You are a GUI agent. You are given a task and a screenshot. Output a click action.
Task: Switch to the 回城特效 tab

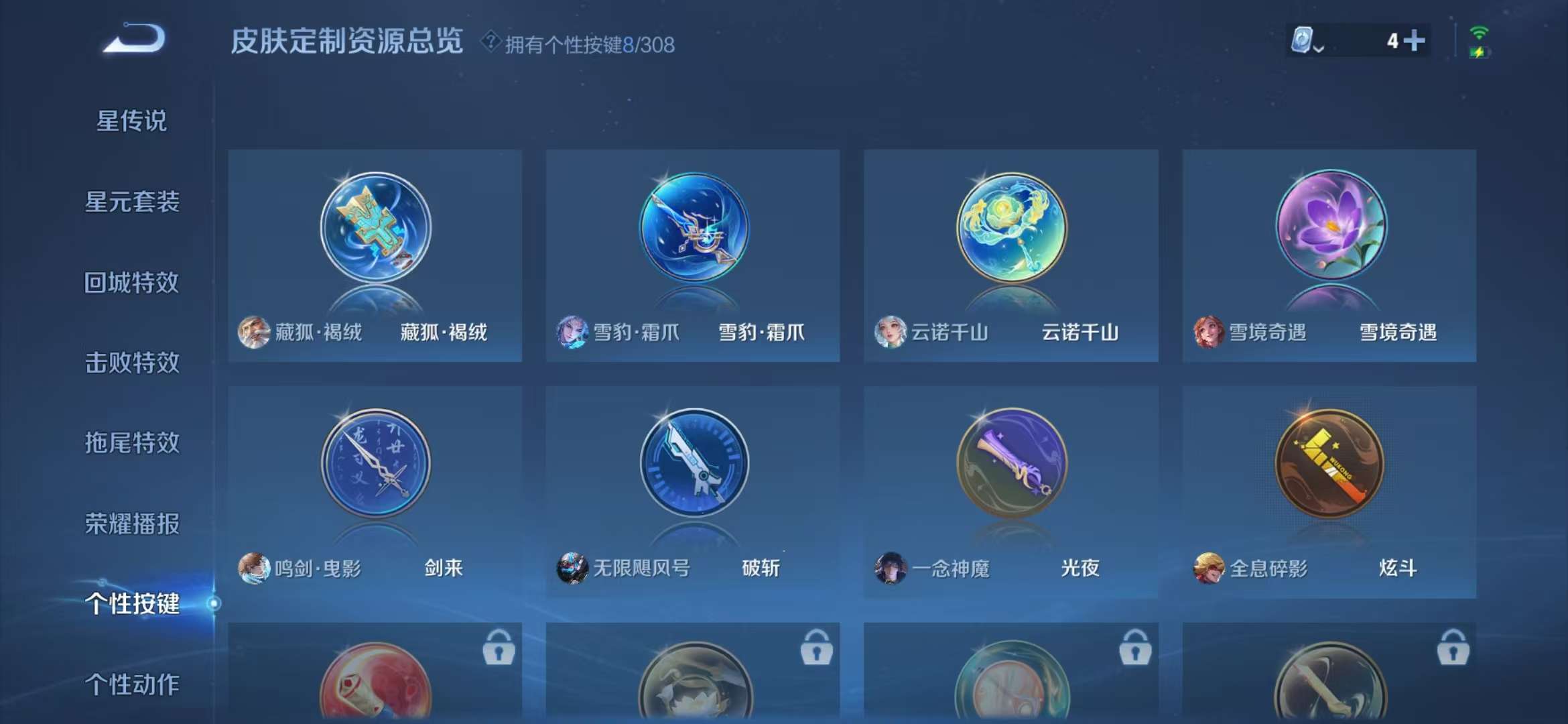pos(131,282)
